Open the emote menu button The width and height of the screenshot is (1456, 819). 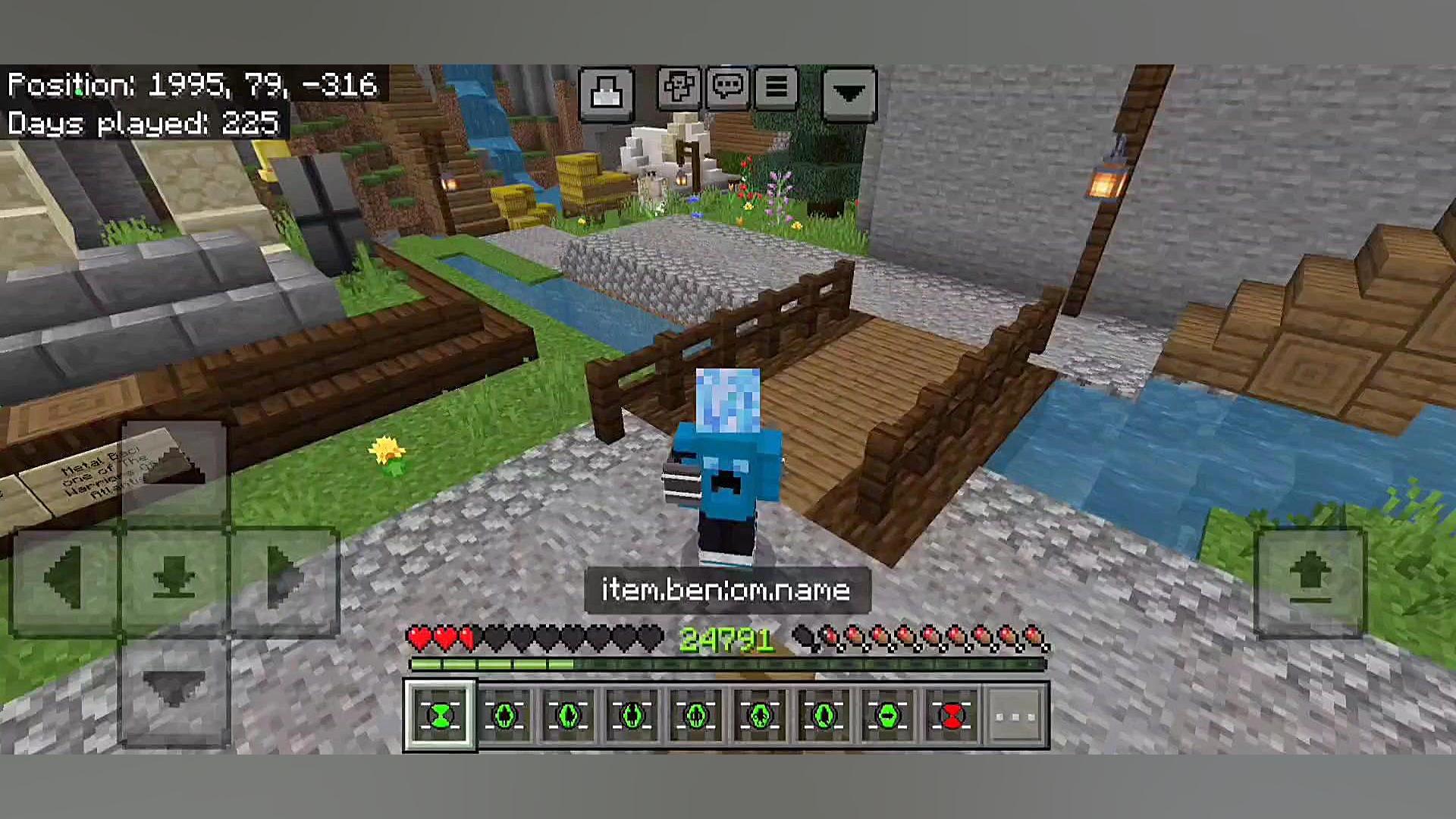pos(678,88)
